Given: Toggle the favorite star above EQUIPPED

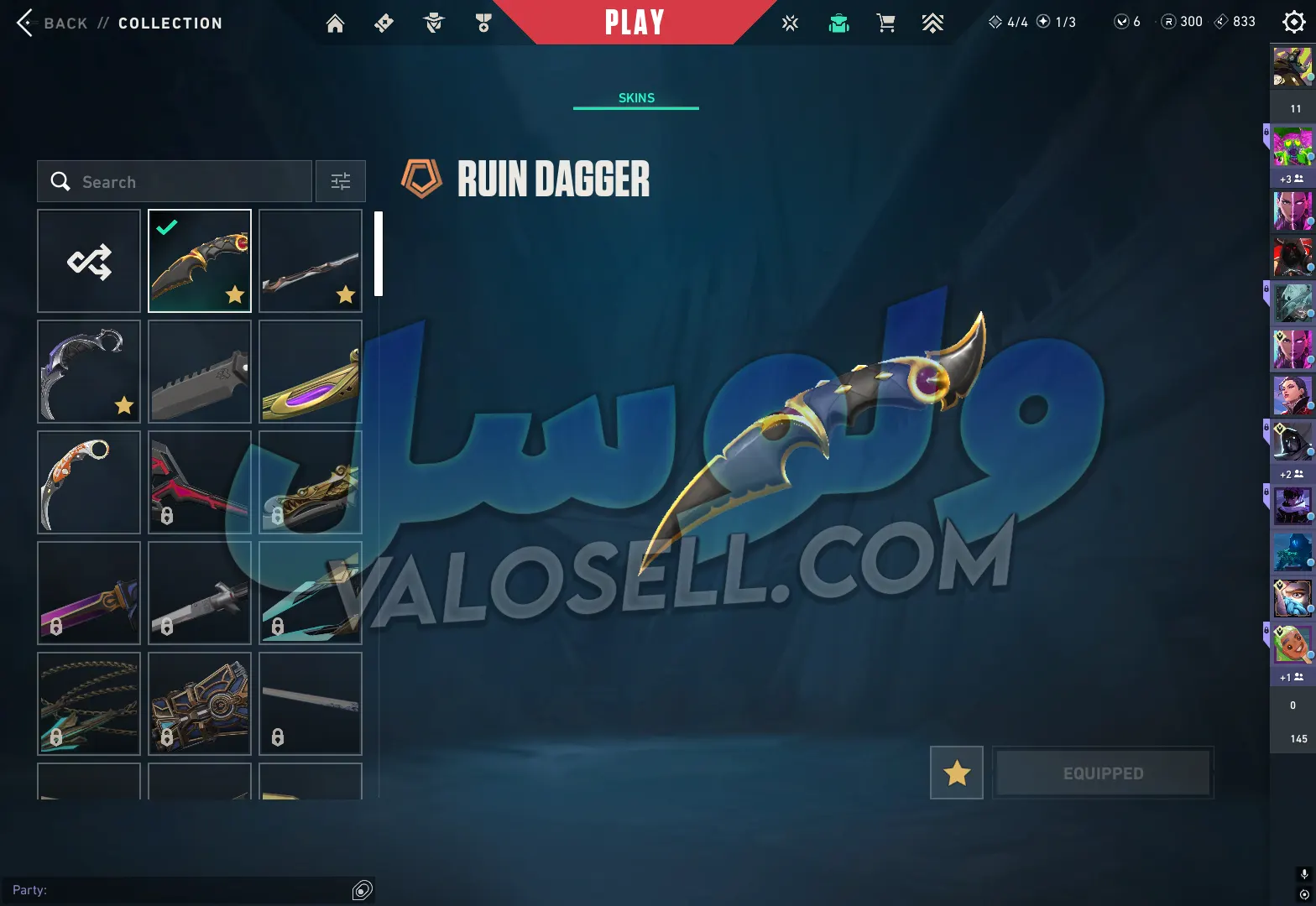Looking at the screenshot, I should click(956, 773).
